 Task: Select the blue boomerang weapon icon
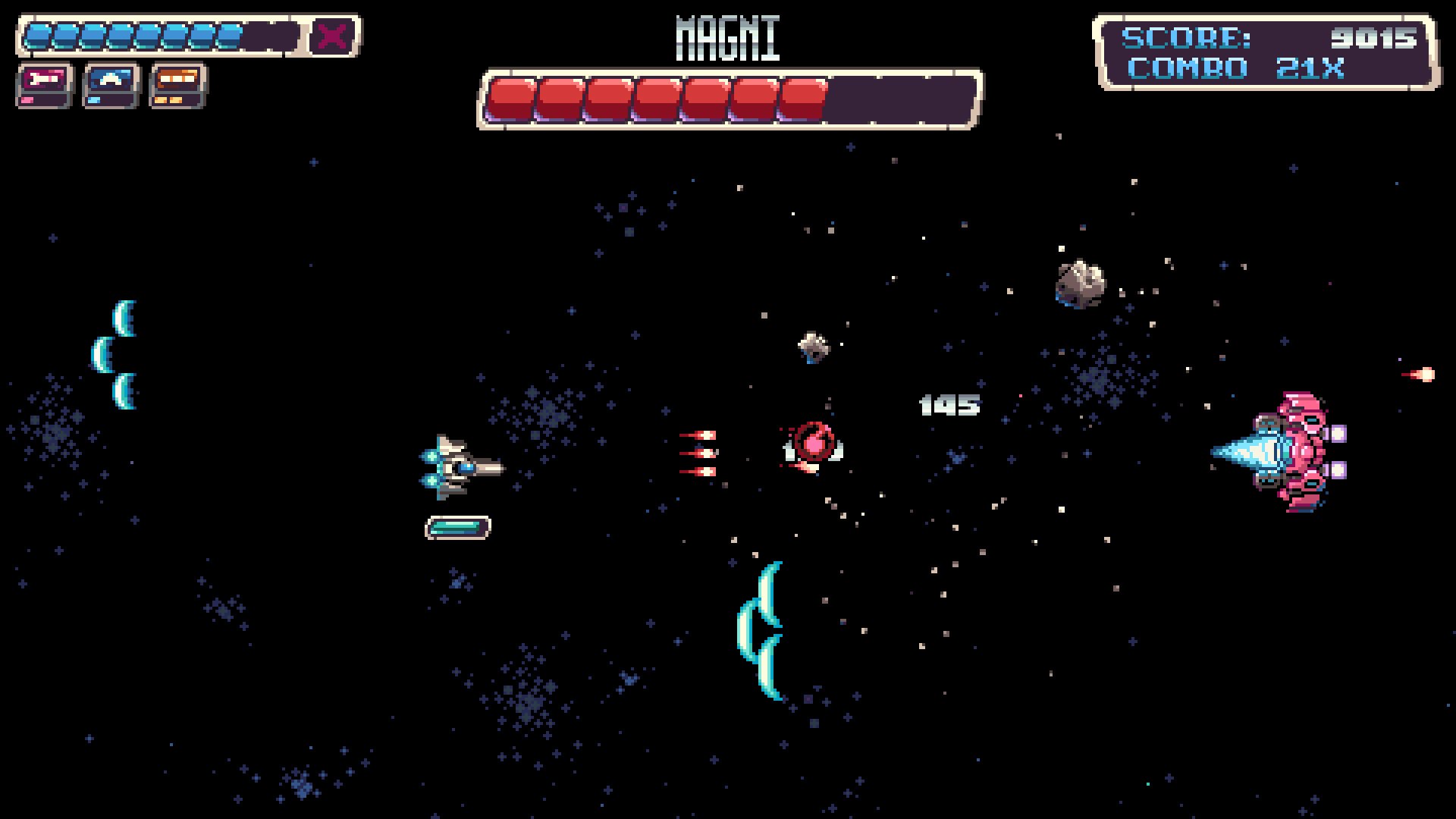pos(109,78)
